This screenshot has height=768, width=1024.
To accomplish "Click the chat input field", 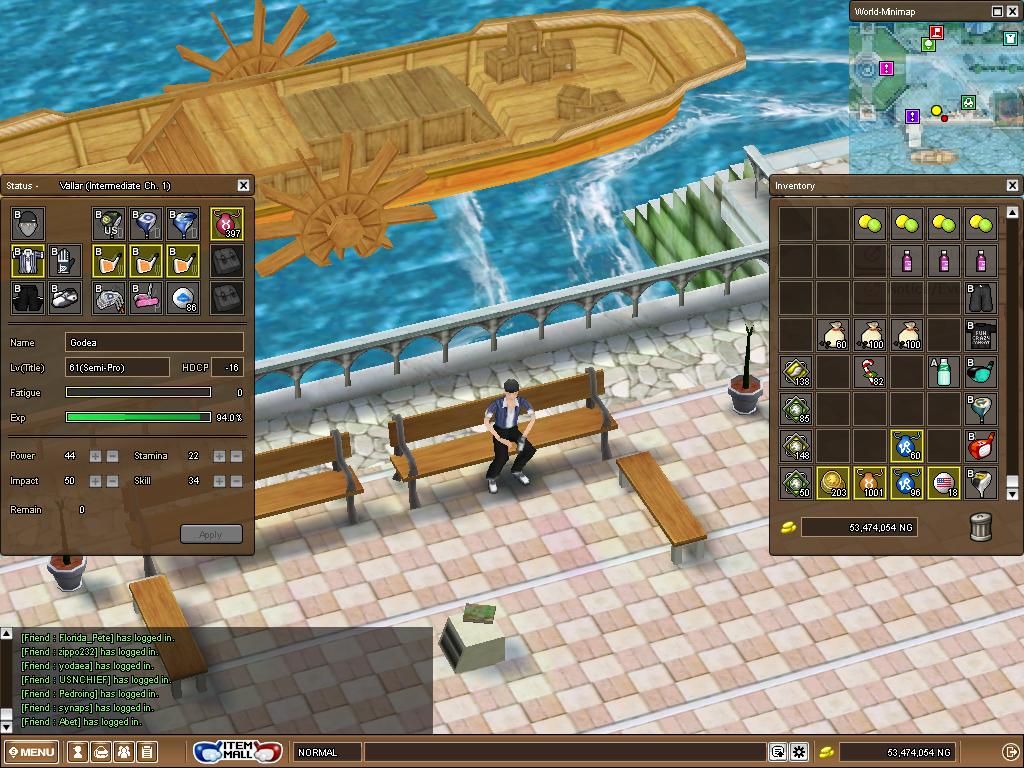I will point(565,752).
